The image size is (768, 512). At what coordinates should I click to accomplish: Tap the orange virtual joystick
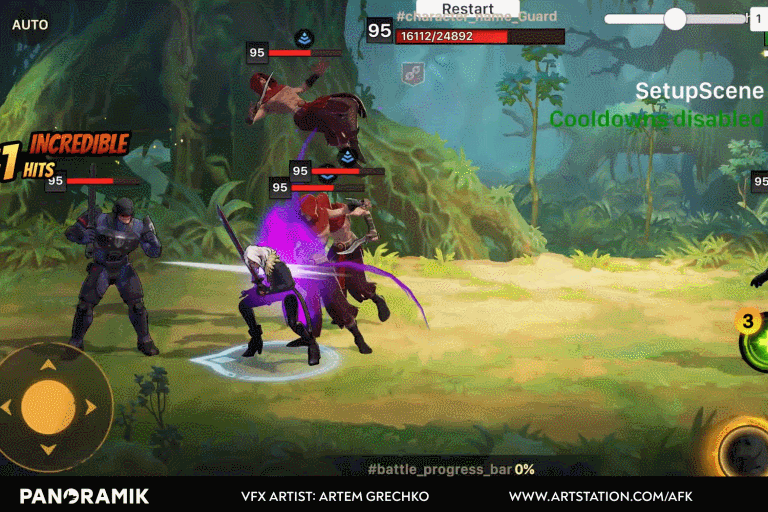48,407
